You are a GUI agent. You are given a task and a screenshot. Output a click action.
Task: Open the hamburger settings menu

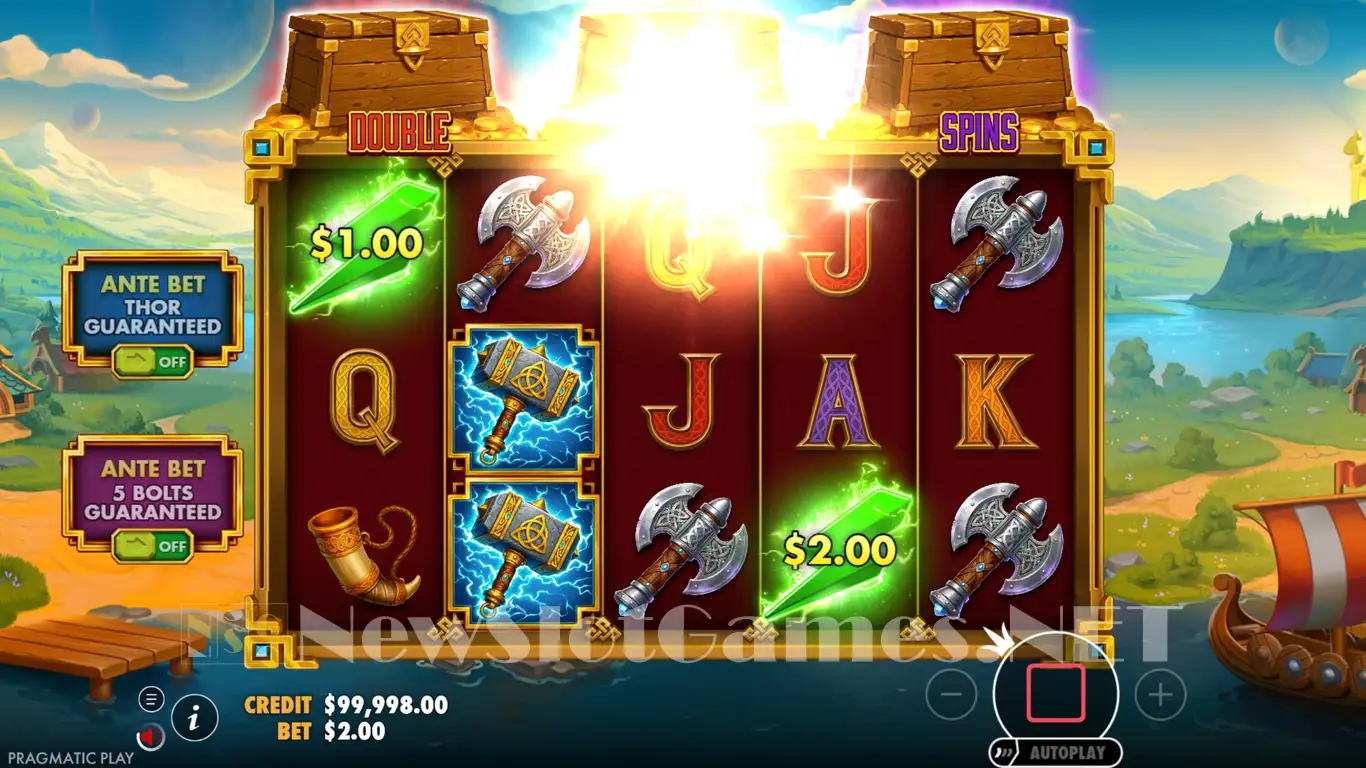point(151,699)
